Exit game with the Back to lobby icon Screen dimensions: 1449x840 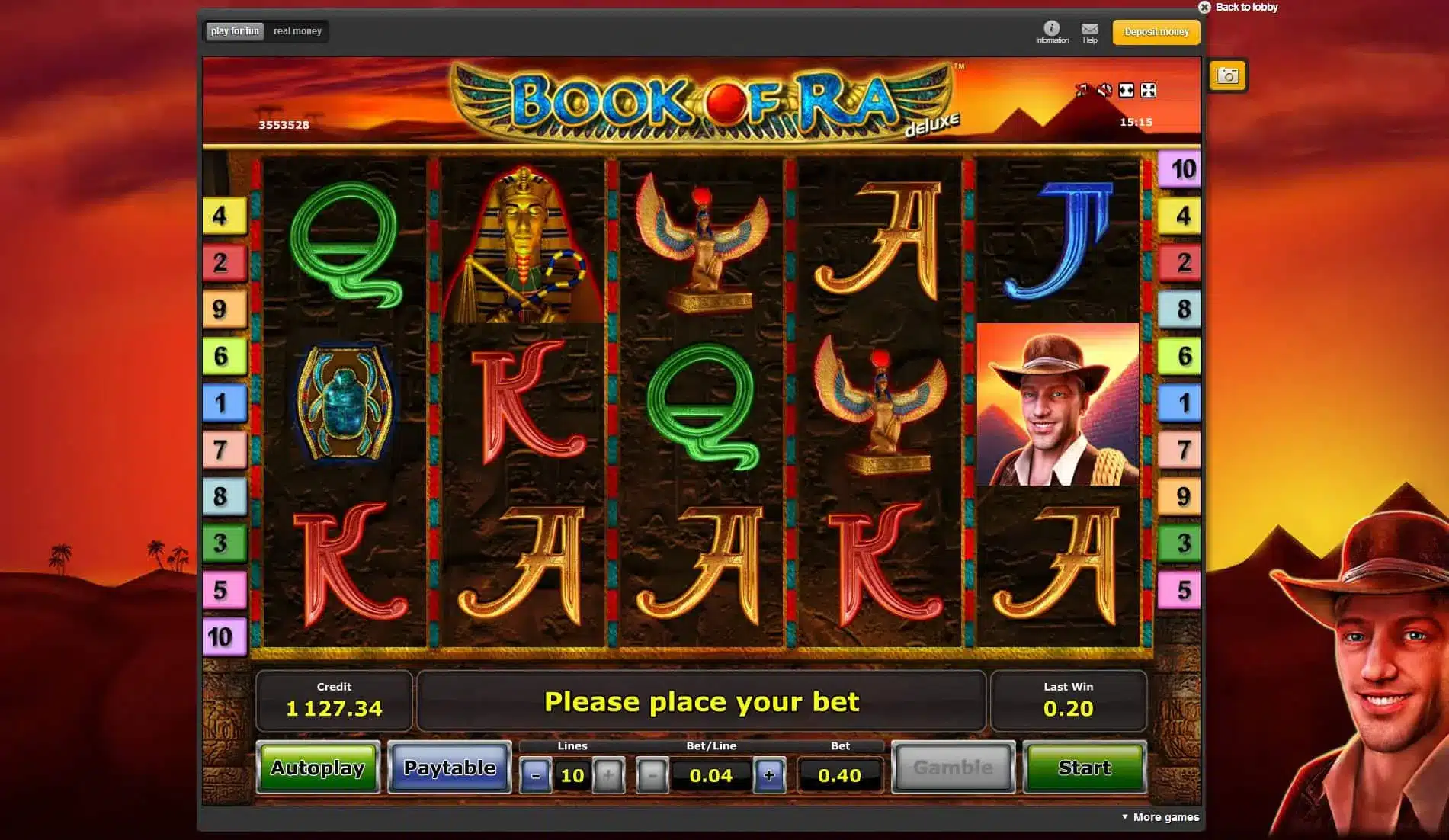1205,6
